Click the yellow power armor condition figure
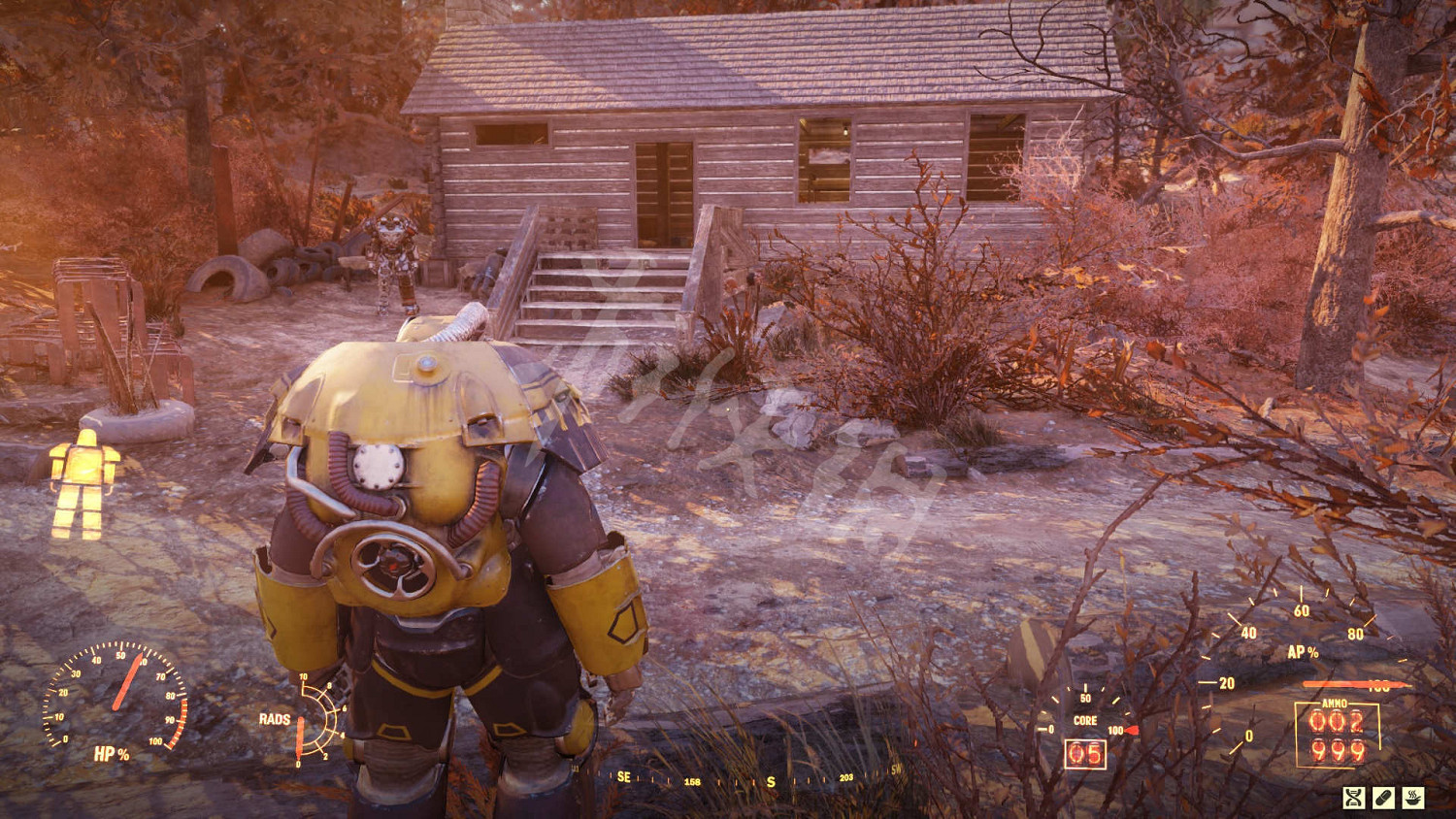The image size is (1456, 819). click(84, 483)
